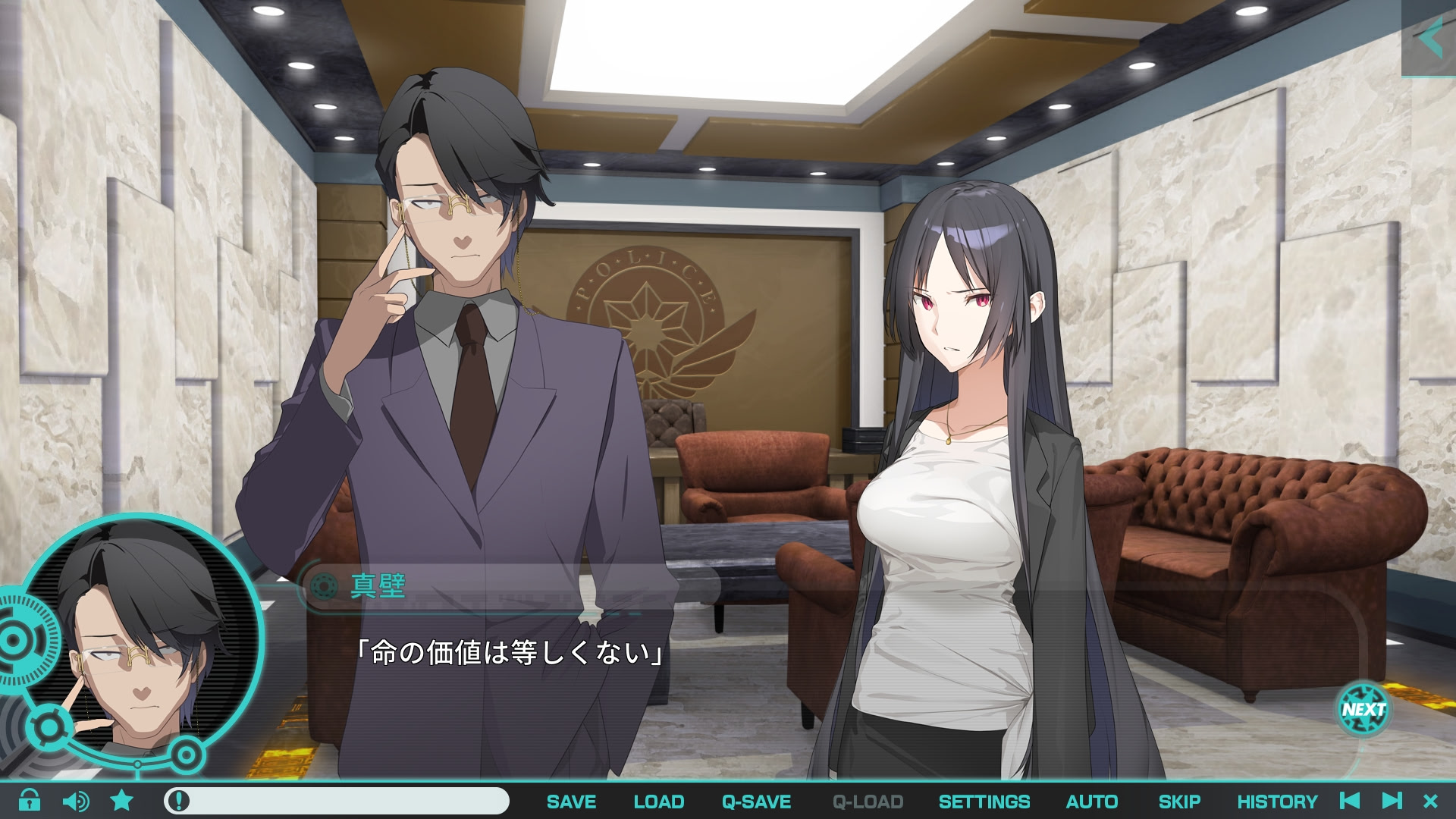Open the LOAD menu
This screenshot has width=1456, height=819.
click(658, 802)
